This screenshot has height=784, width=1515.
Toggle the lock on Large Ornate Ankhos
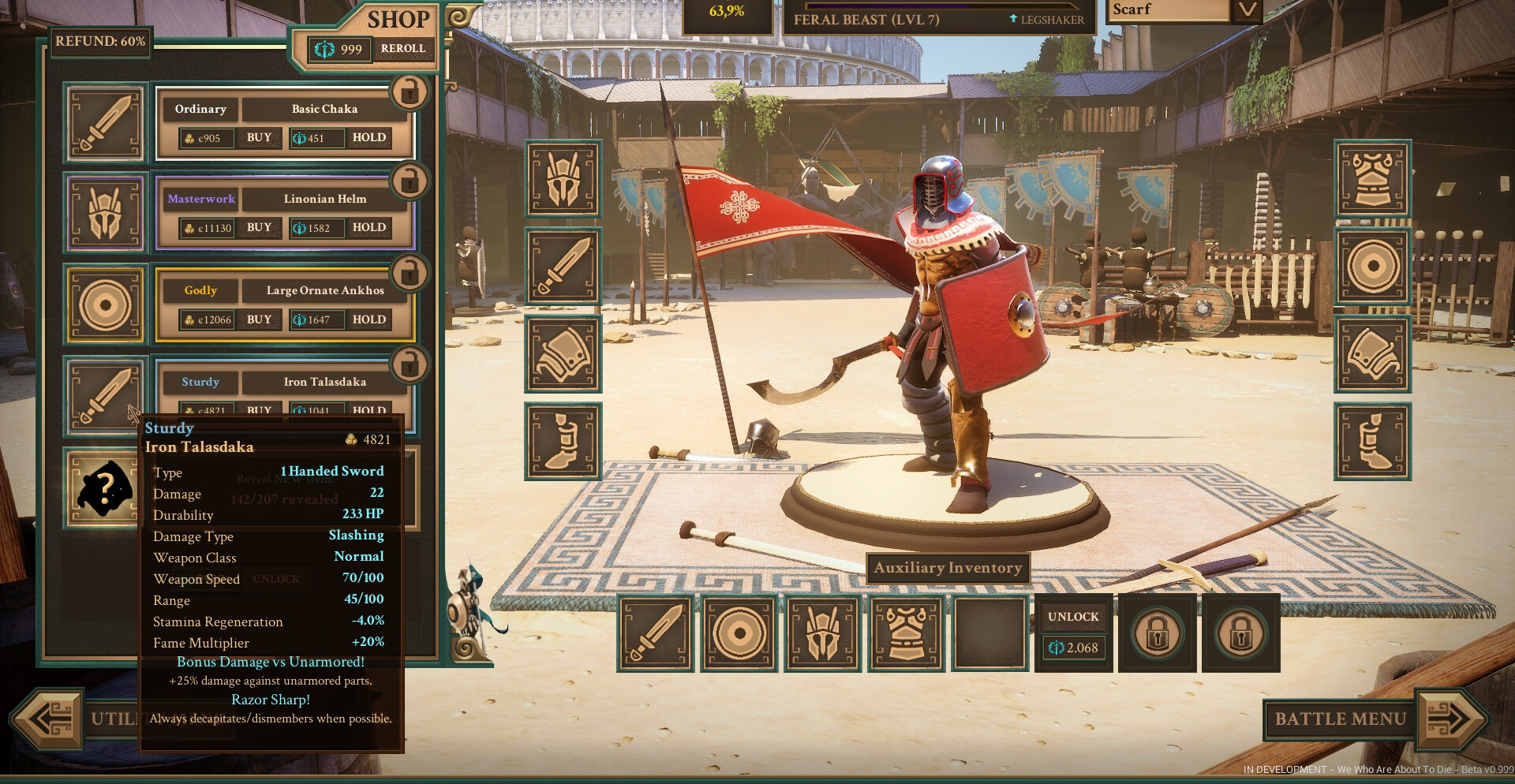tap(409, 274)
